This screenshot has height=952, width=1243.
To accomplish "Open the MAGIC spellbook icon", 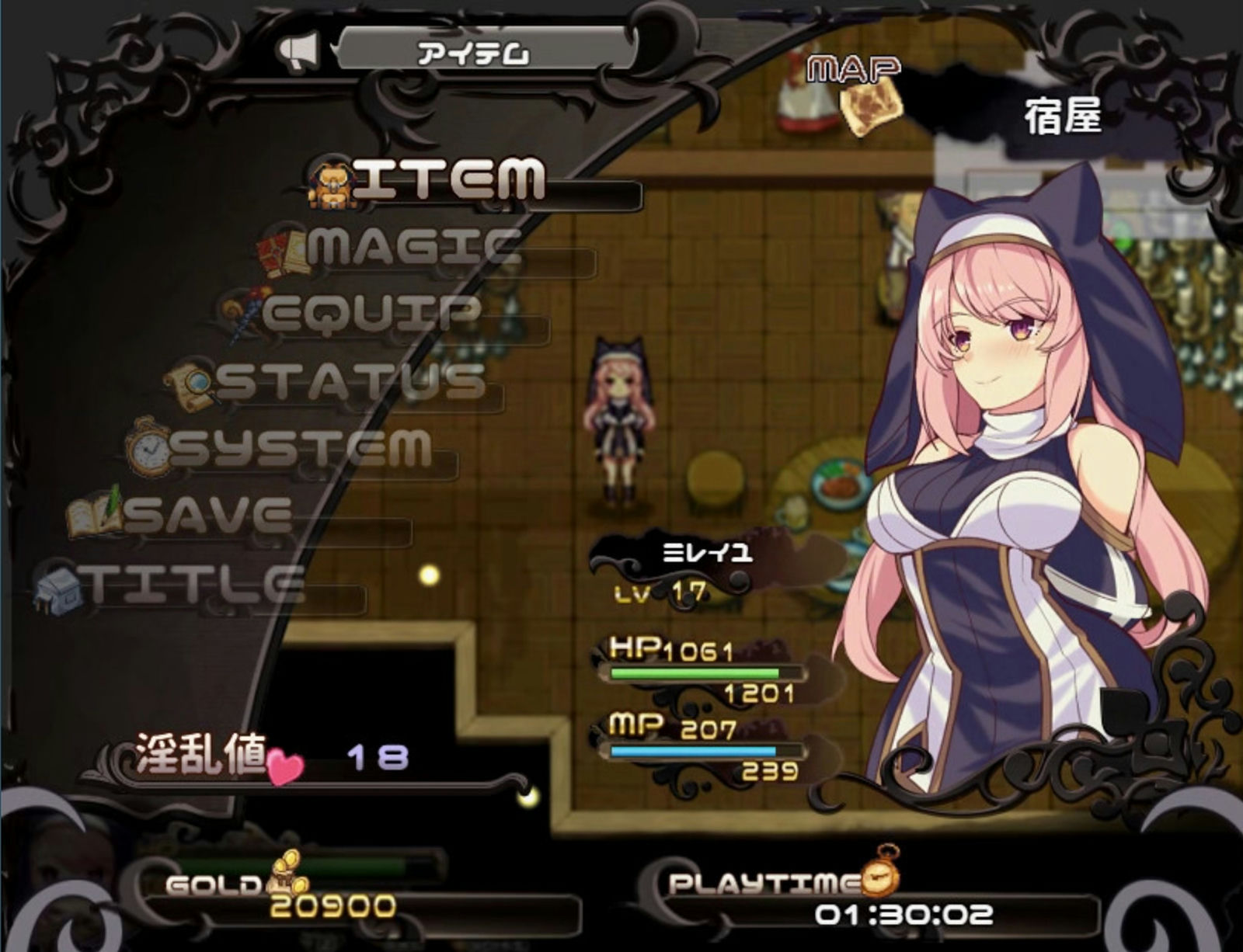I will tap(280, 248).
